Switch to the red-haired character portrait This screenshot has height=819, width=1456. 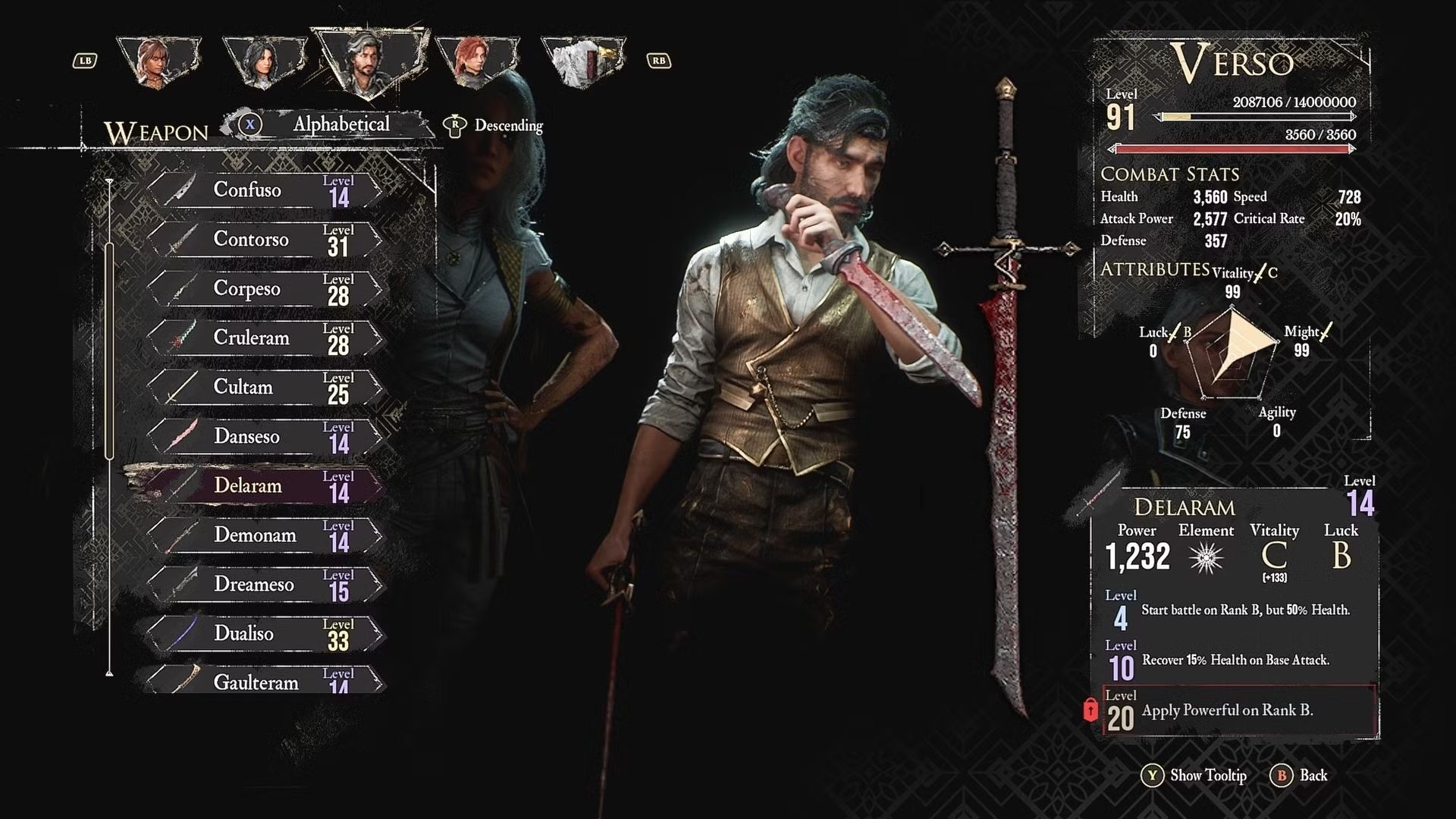pos(475,61)
